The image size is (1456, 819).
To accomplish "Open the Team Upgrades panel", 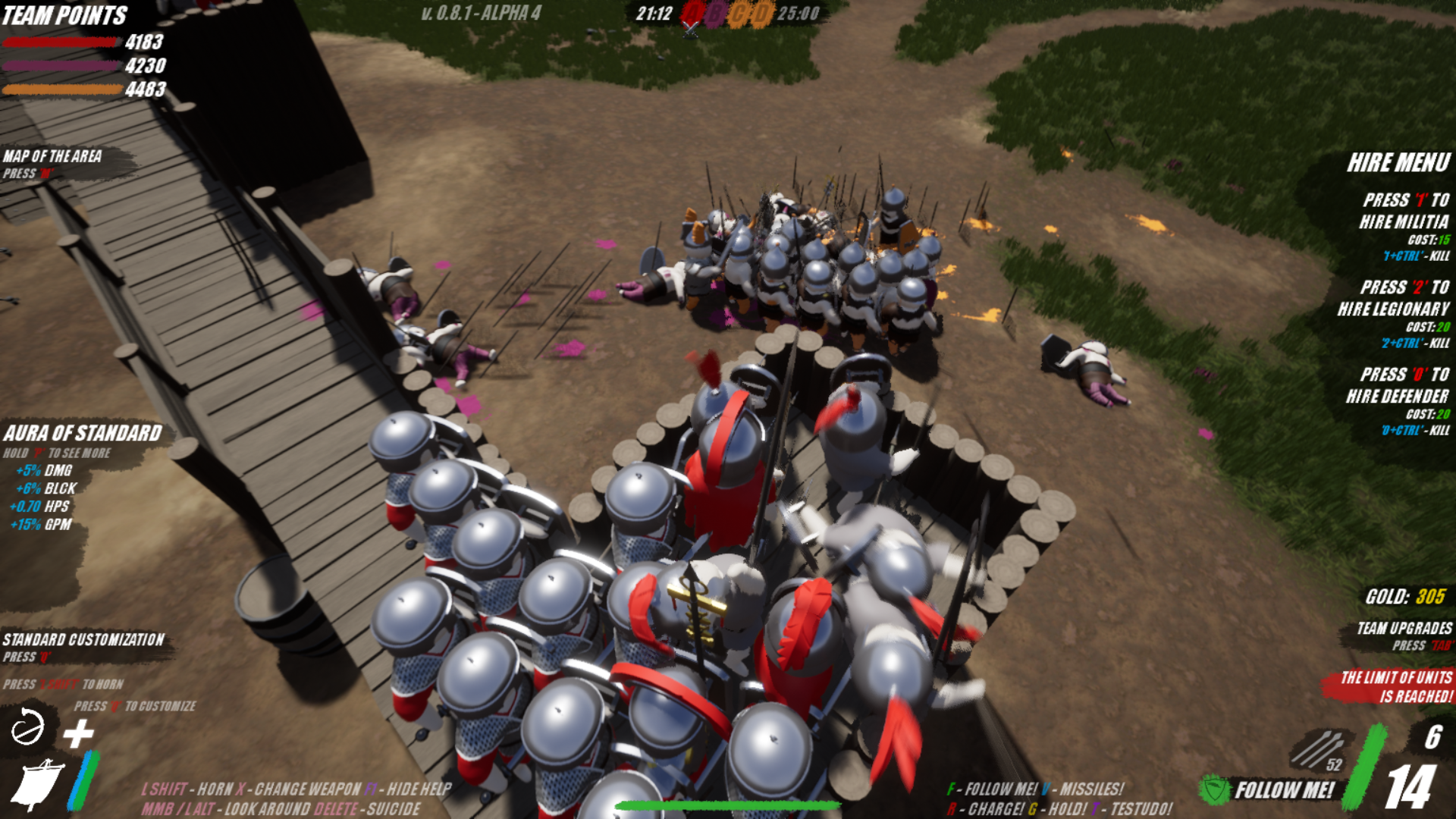I will 1404,629.
